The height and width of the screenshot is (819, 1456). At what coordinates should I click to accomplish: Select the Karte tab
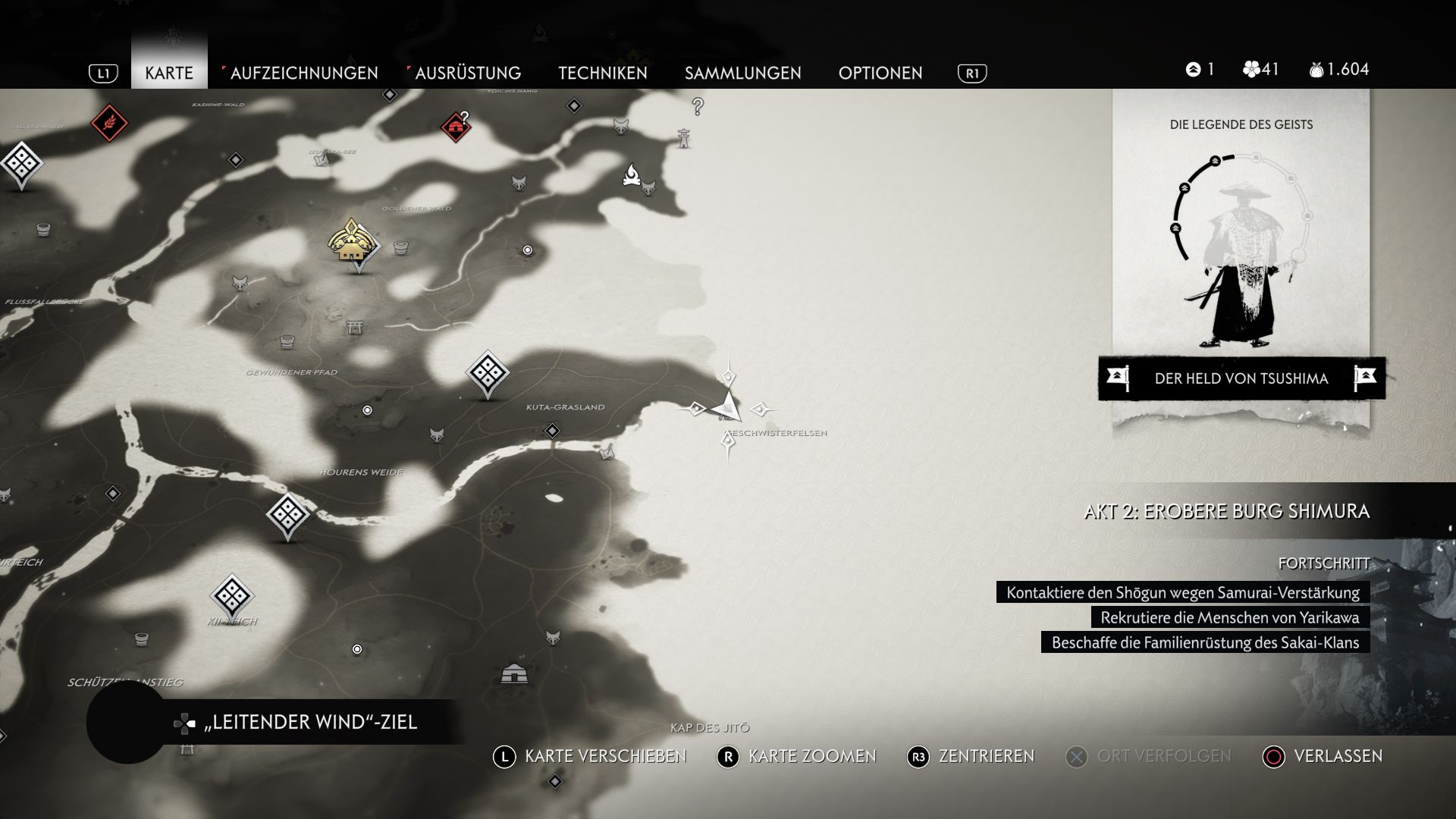pos(169,73)
